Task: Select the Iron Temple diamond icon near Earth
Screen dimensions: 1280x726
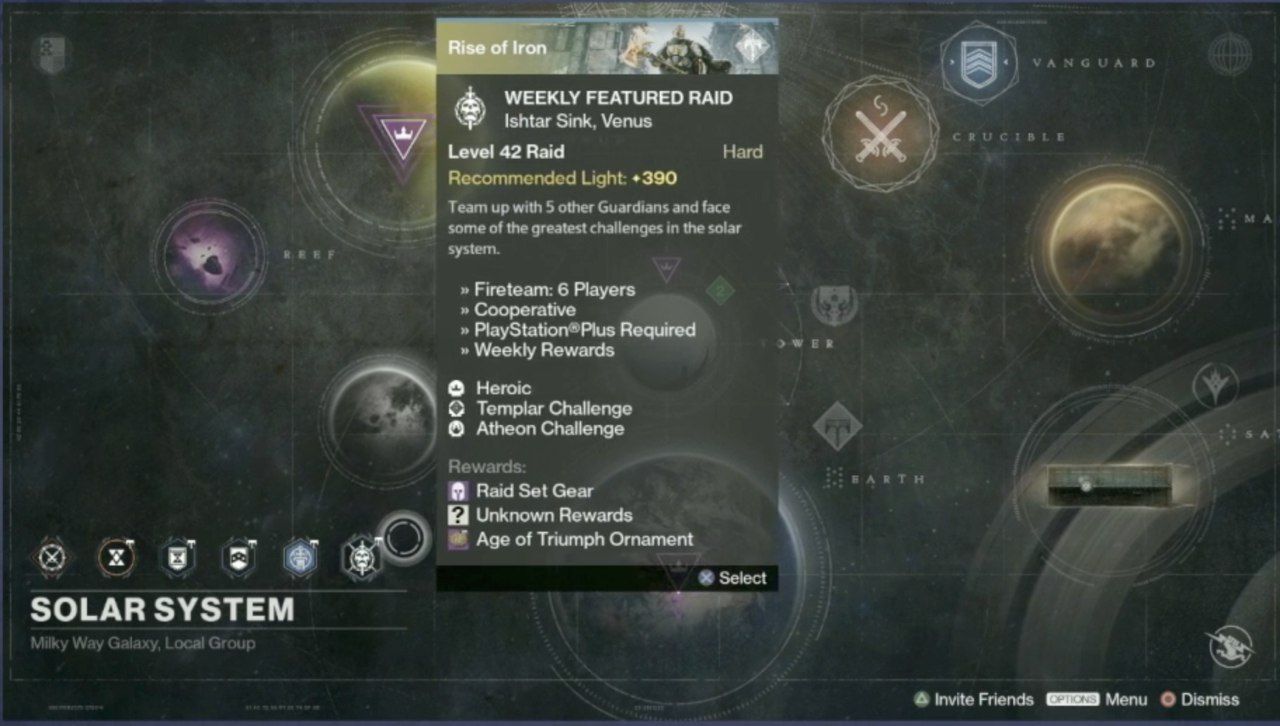Action: point(837,427)
